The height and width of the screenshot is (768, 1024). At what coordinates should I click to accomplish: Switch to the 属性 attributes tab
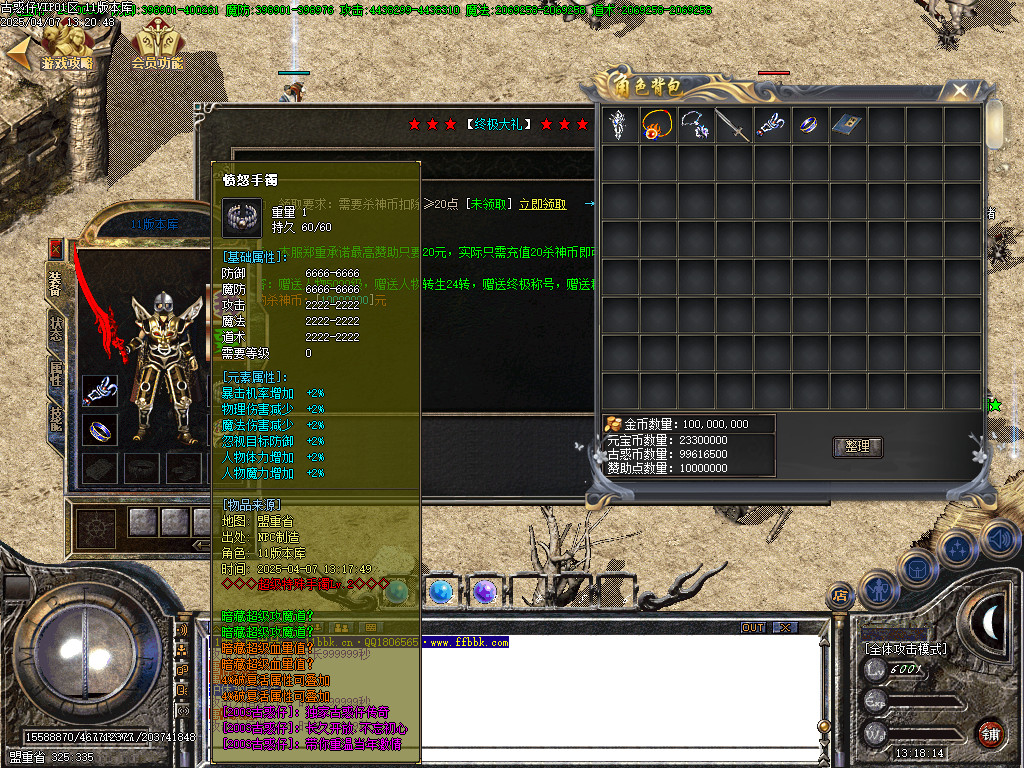[x=56, y=372]
